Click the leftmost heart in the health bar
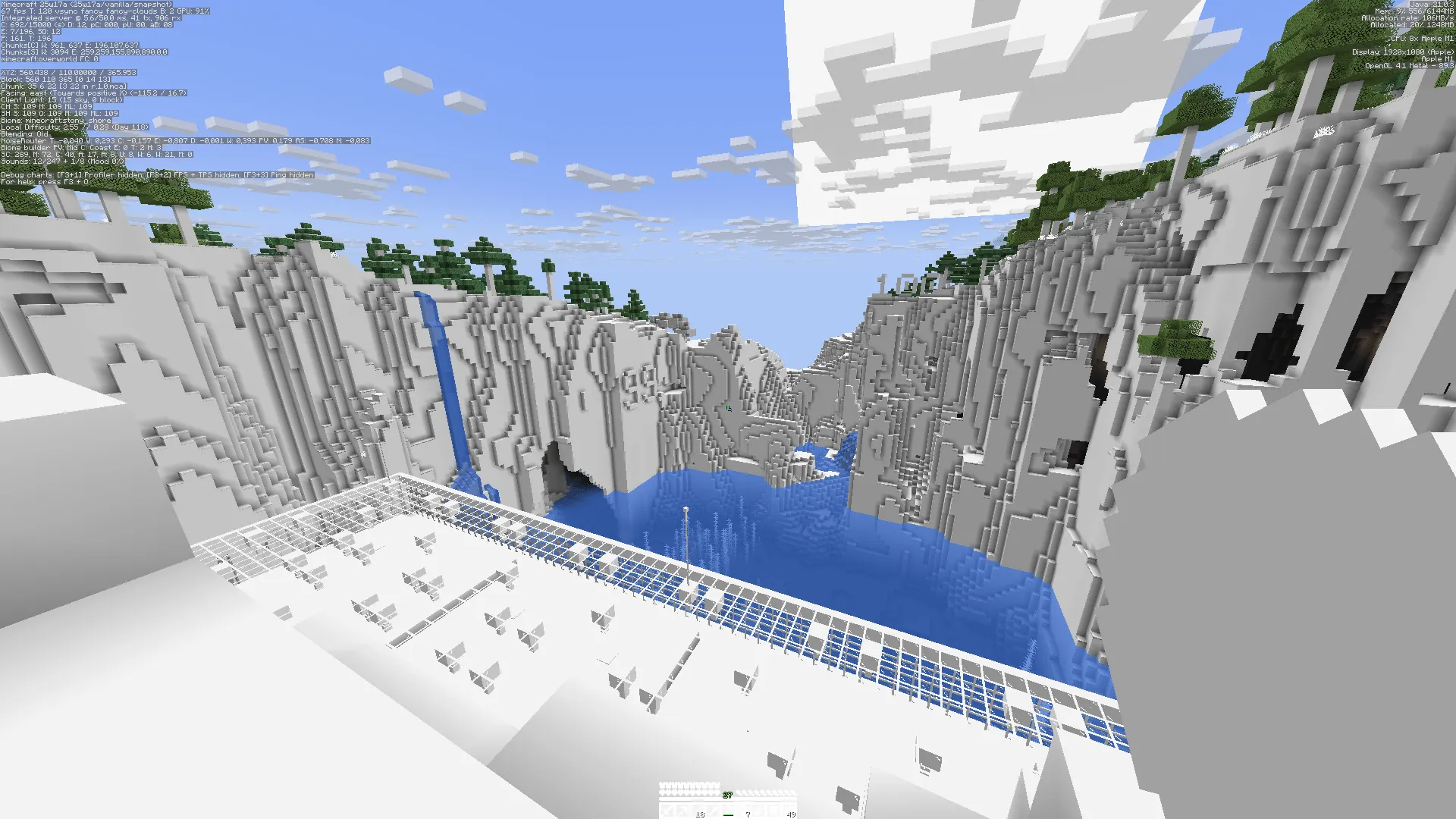1456x819 pixels. pyautogui.click(x=662, y=793)
